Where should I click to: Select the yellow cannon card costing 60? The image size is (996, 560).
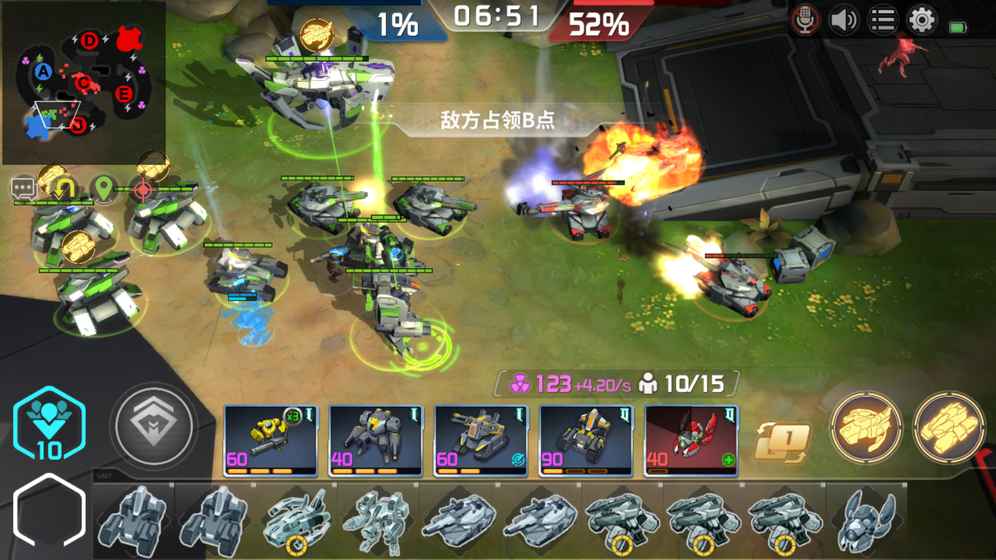(x=270, y=440)
